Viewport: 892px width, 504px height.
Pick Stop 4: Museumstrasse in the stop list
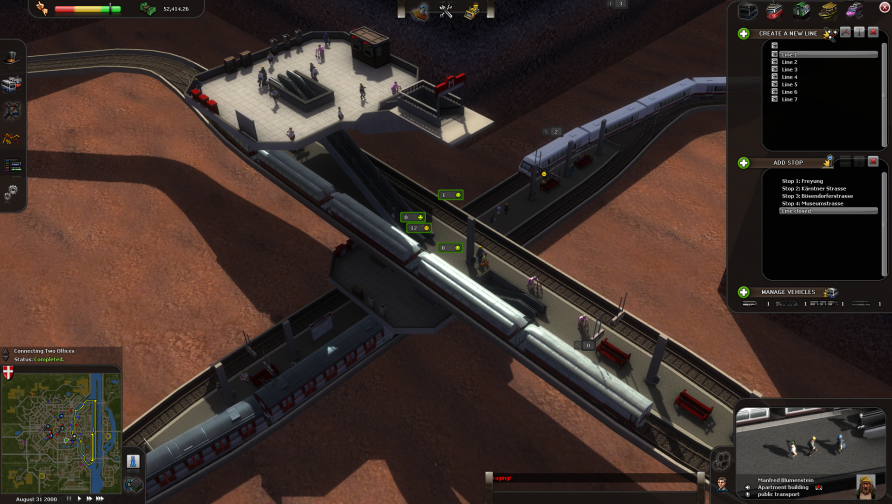814,203
